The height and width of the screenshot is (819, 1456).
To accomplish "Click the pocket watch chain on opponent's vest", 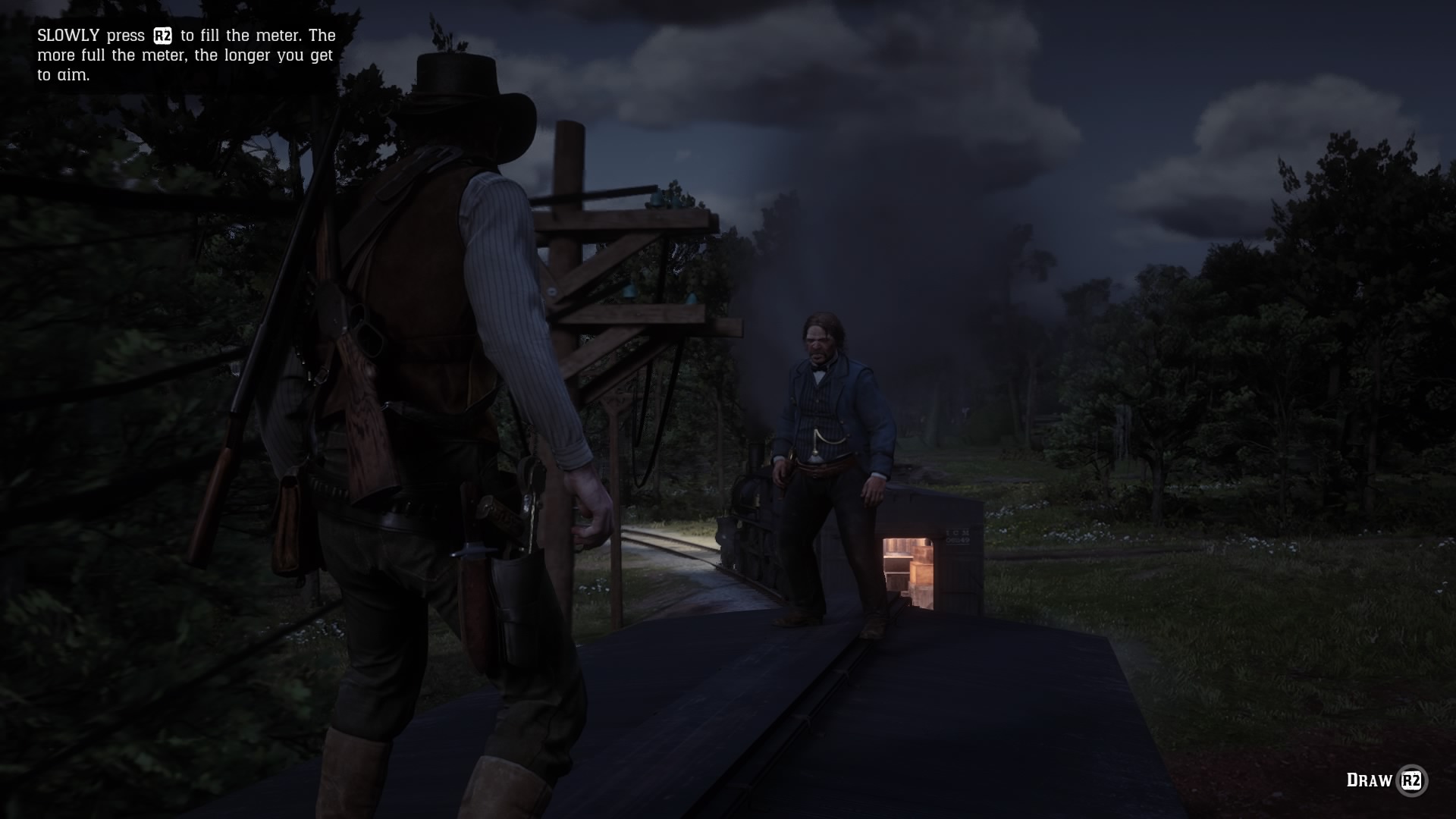I will [827, 440].
